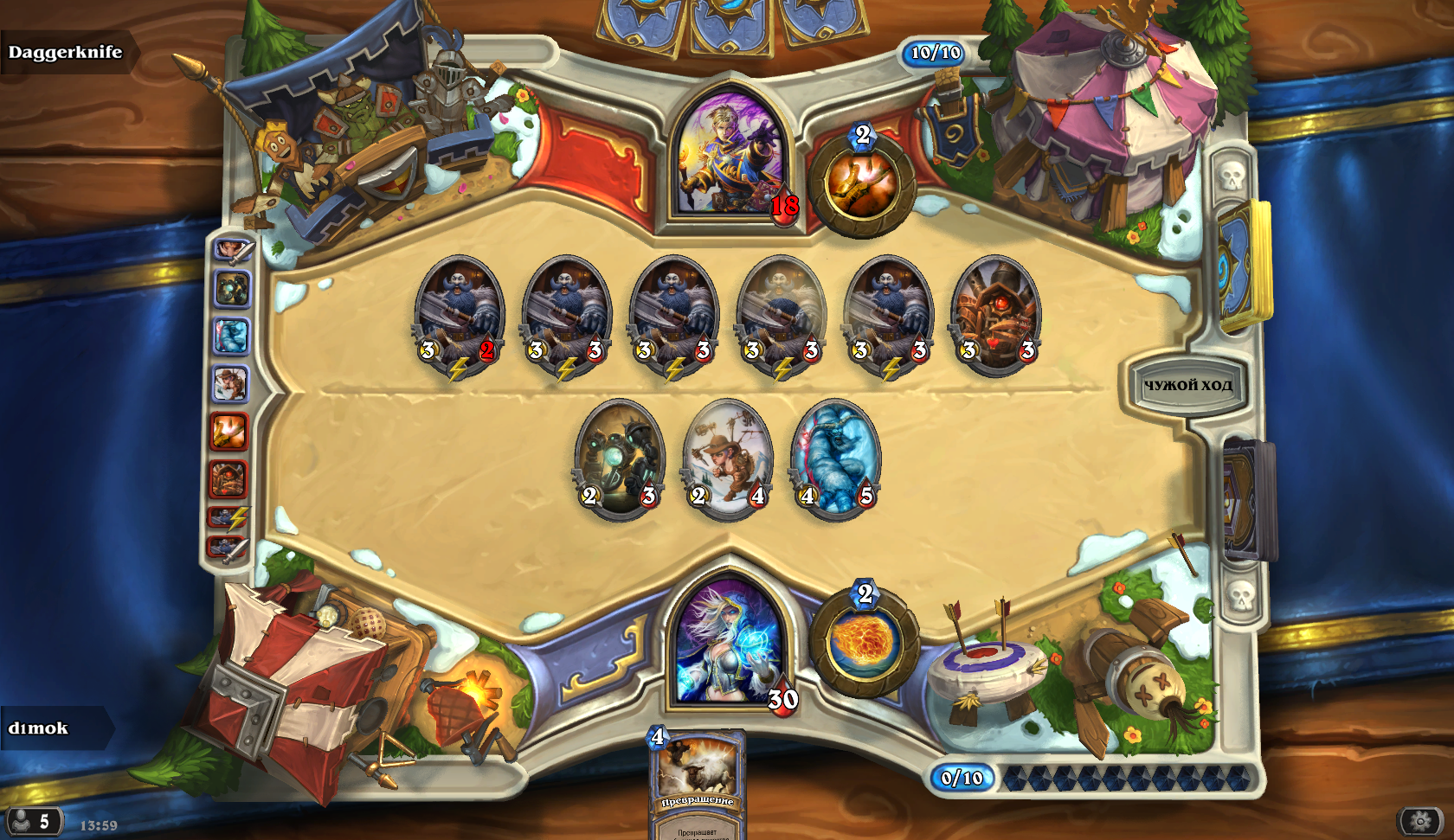Image resolution: width=1454 pixels, height=840 pixels.
Task: Target the enemy red mech 3/3 minion
Action: (996, 311)
